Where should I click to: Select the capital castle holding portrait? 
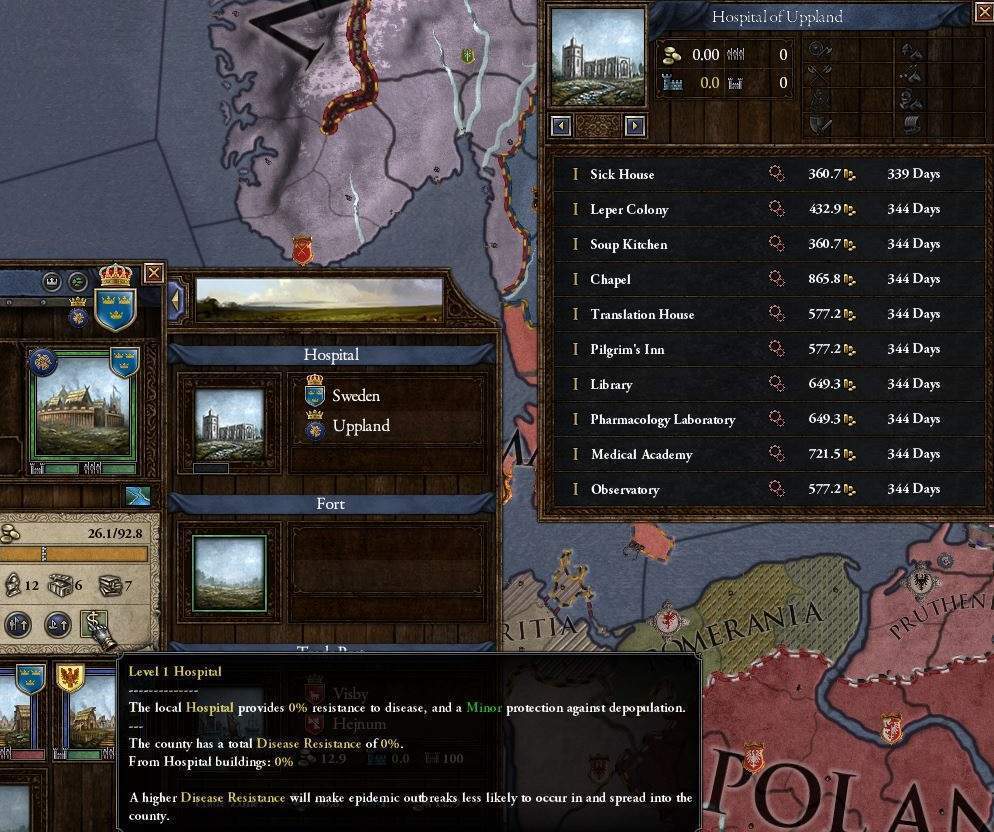point(84,410)
